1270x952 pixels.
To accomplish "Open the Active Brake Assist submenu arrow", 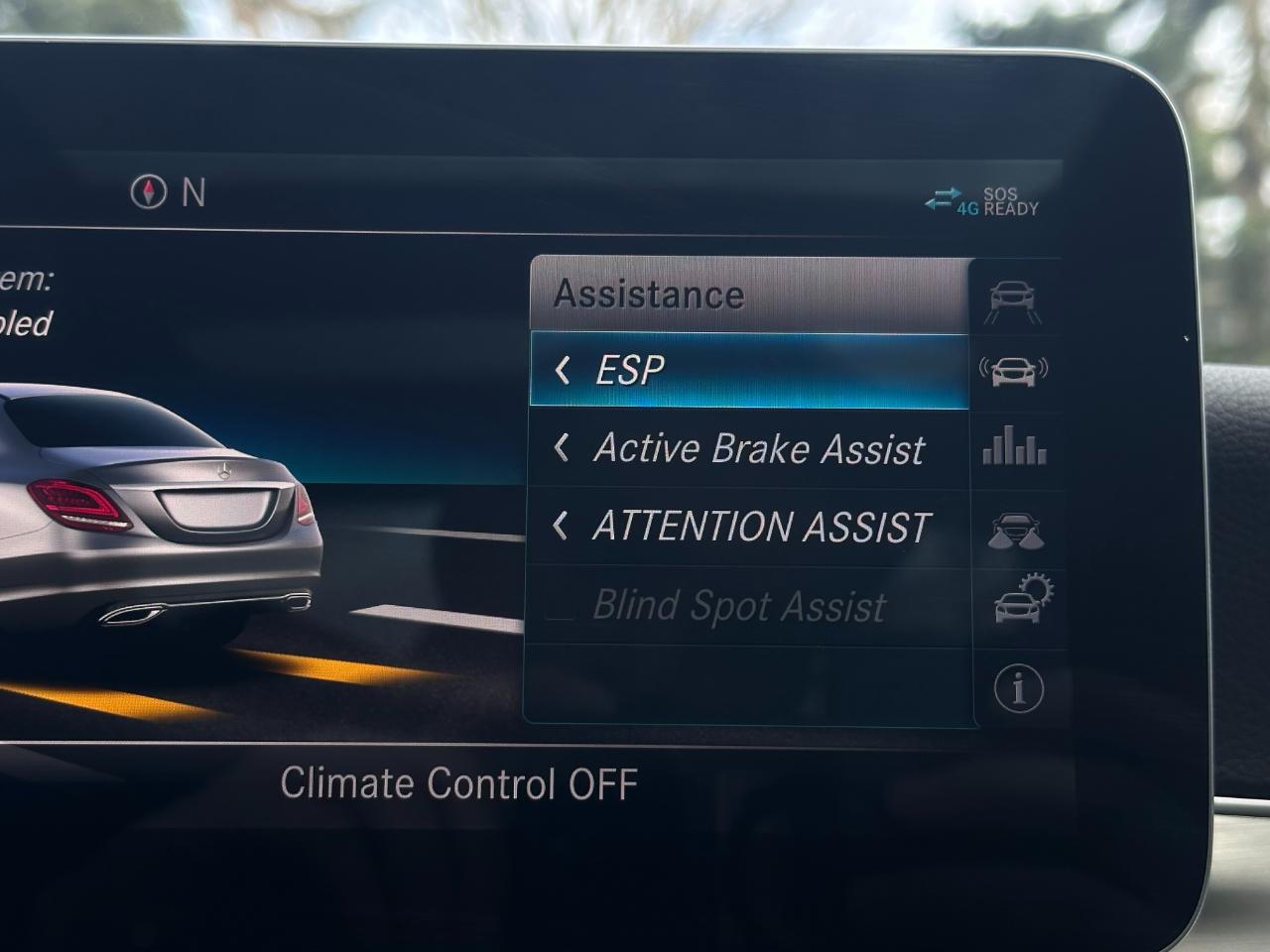I will pos(564,449).
